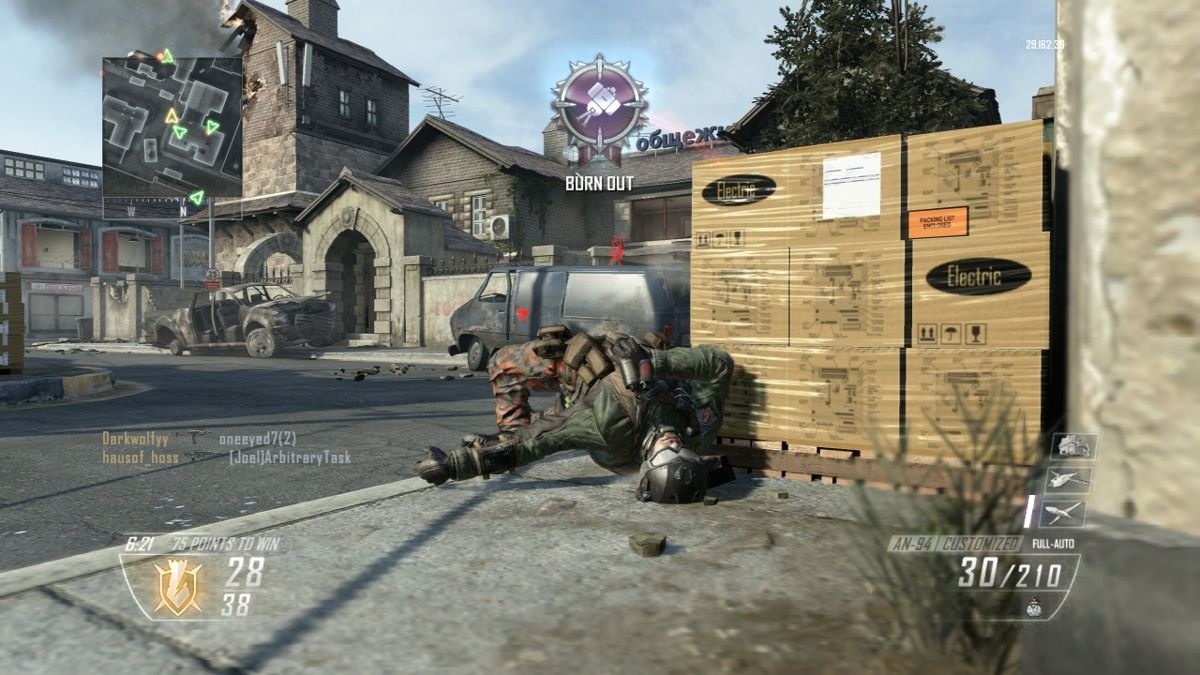Click the minimap radar
This screenshot has width=1200, height=675.
point(172,126)
